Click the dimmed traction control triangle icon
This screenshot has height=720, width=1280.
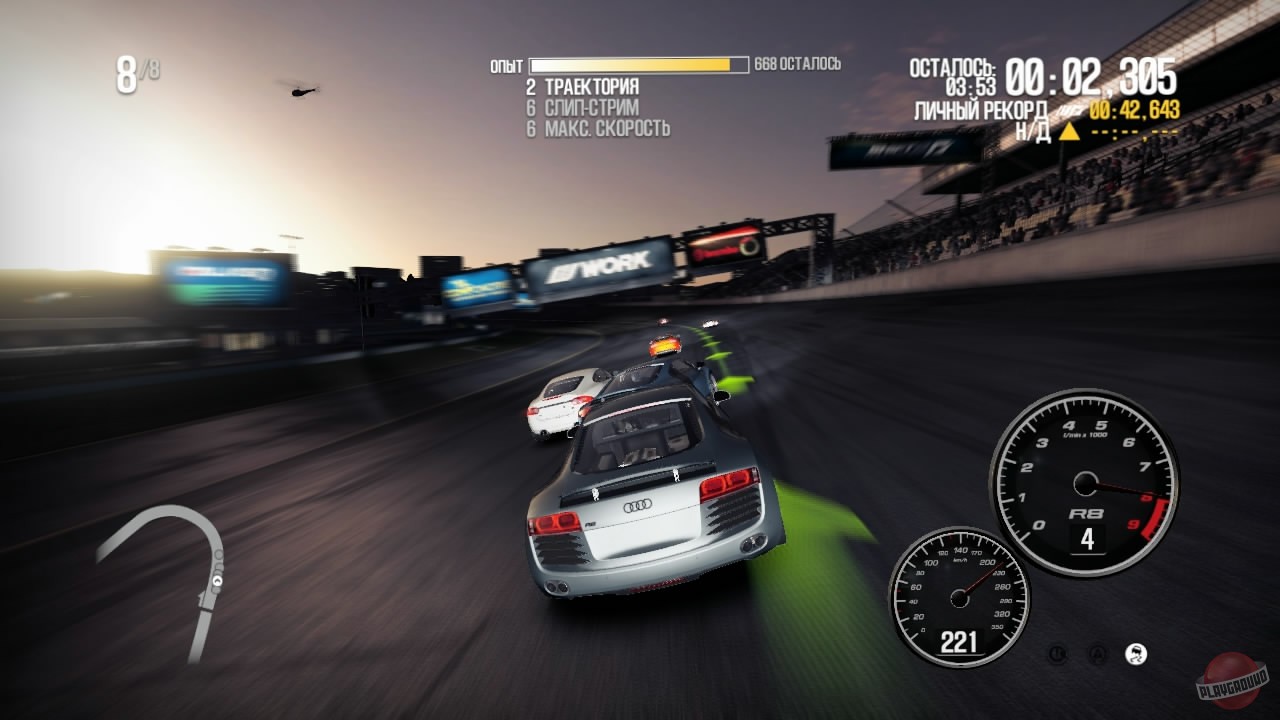(1097, 655)
